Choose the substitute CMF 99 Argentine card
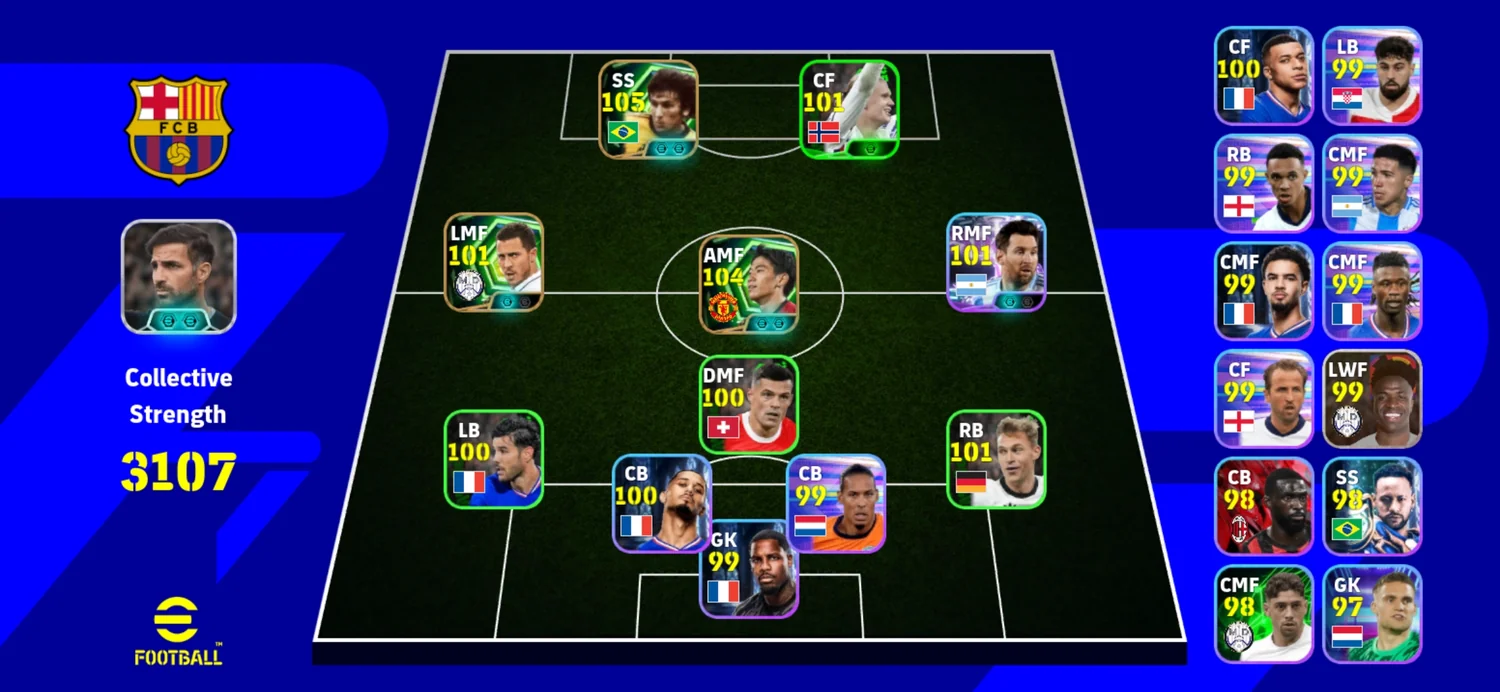The image size is (1500, 692). point(1372,183)
